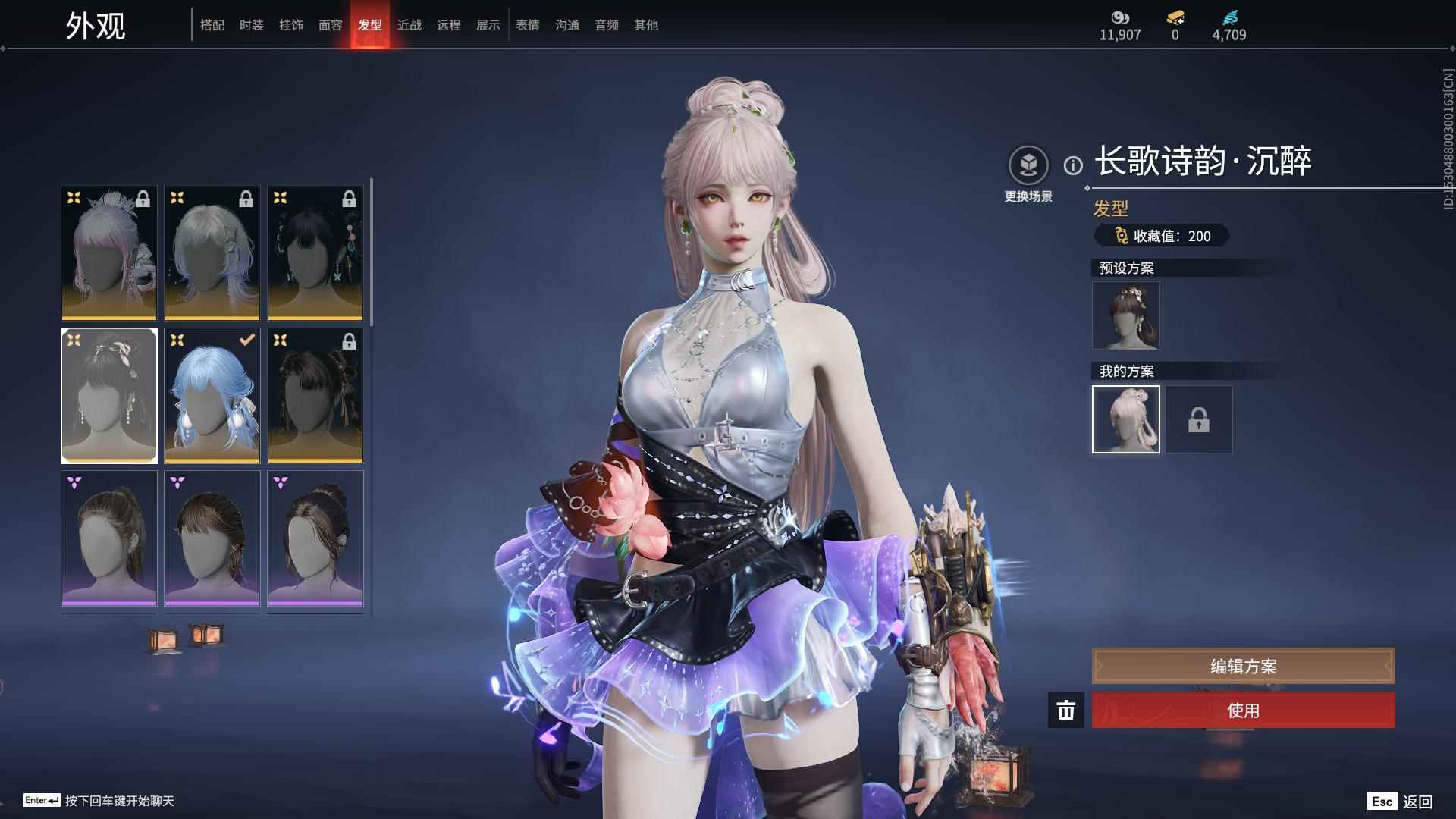The width and height of the screenshot is (1456, 819).
Task: Switch to the 远程 tab
Action: pos(448,25)
